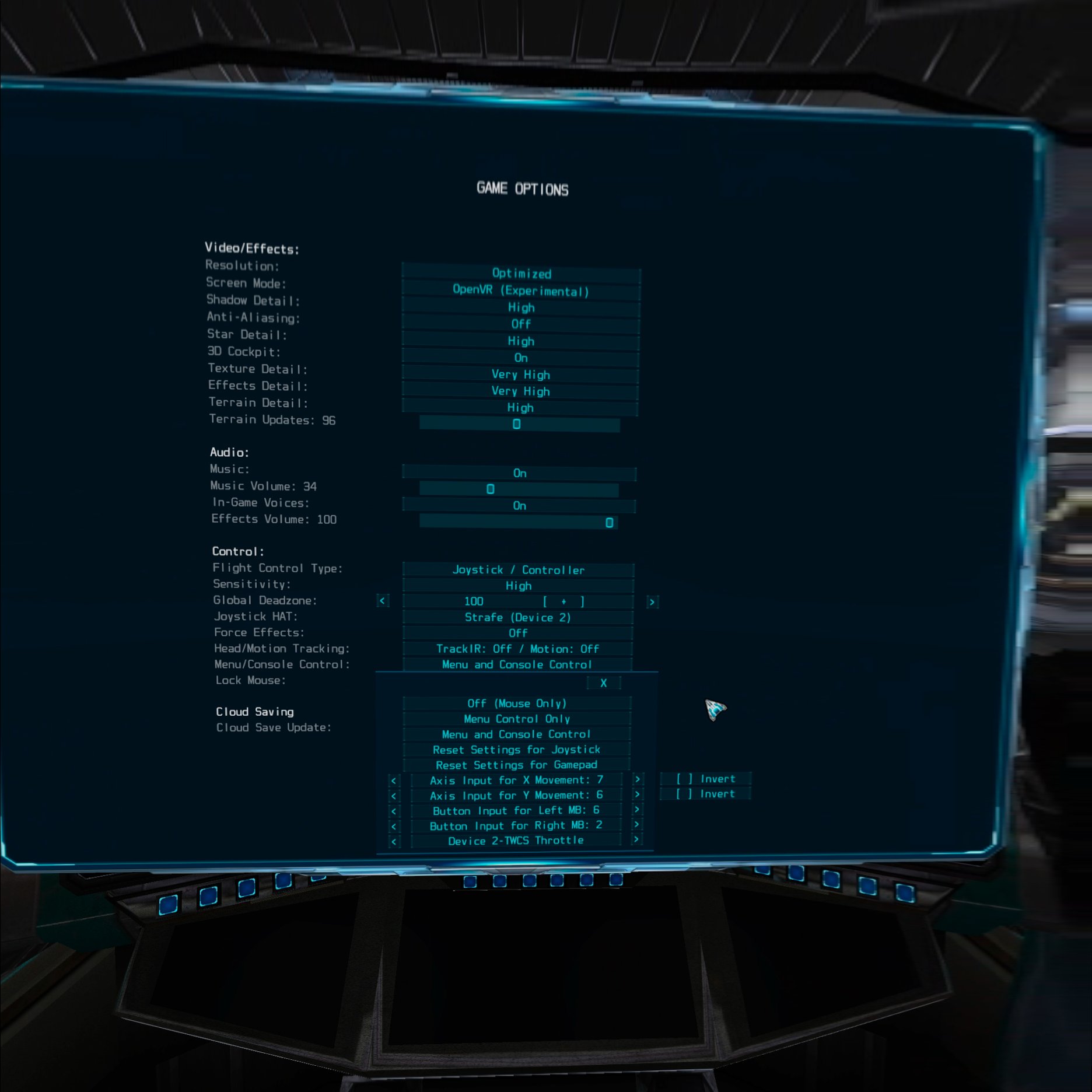
Task: Change Flight Control Type from Joystick / Controller
Action: click(x=518, y=570)
